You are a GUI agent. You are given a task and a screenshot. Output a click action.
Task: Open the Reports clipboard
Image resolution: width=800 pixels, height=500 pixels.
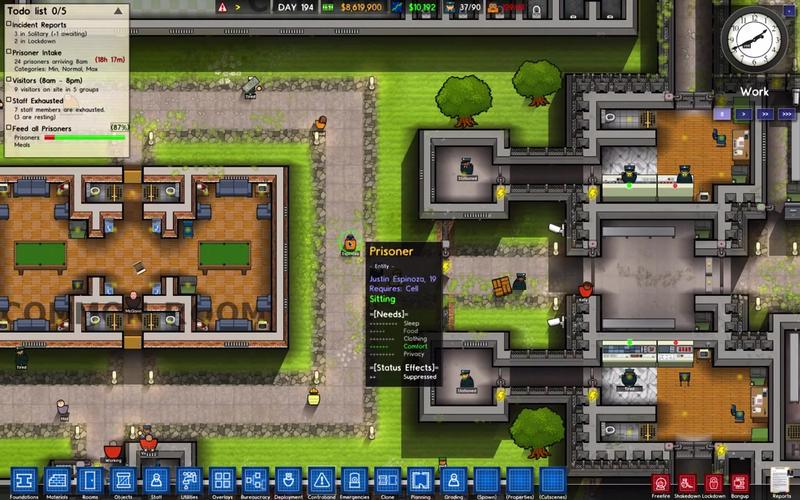click(x=782, y=481)
